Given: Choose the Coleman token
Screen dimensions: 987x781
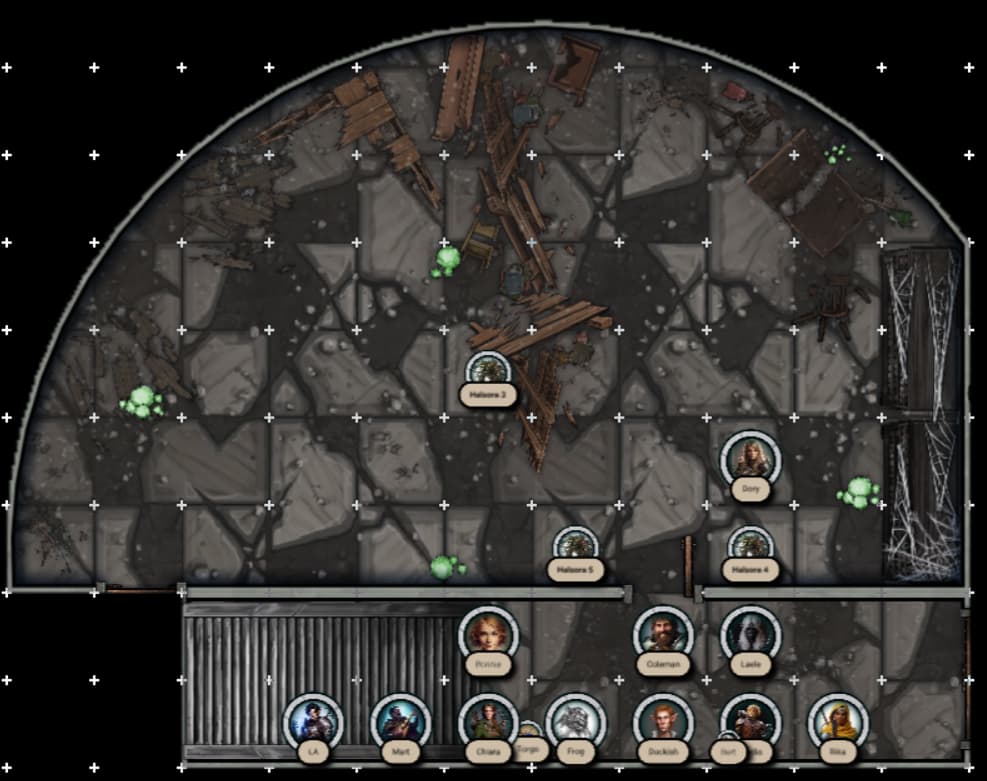Looking at the screenshot, I should 662,634.
